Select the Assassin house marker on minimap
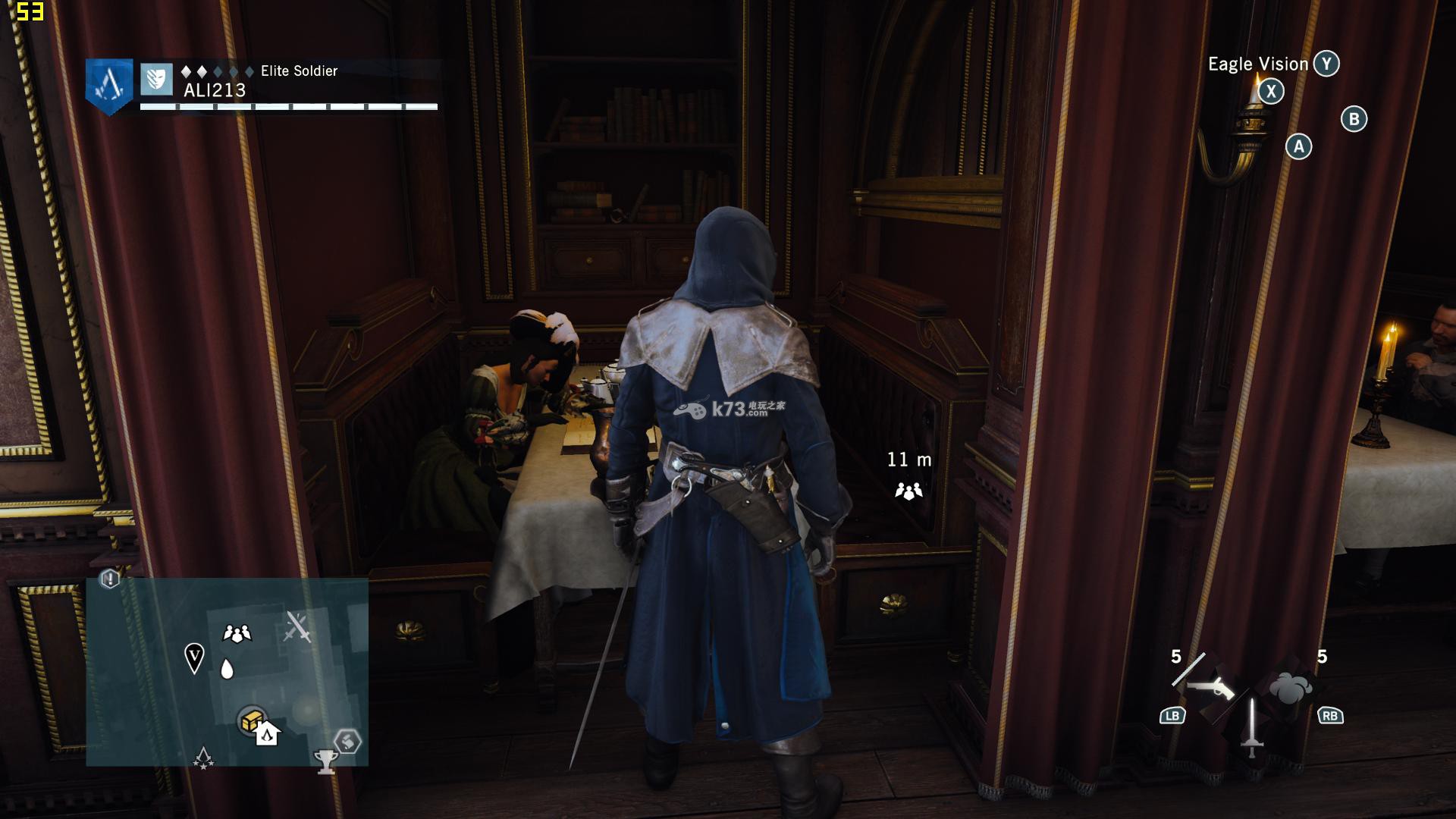This screenshot has height=819, width=1456. coord(267,734)
